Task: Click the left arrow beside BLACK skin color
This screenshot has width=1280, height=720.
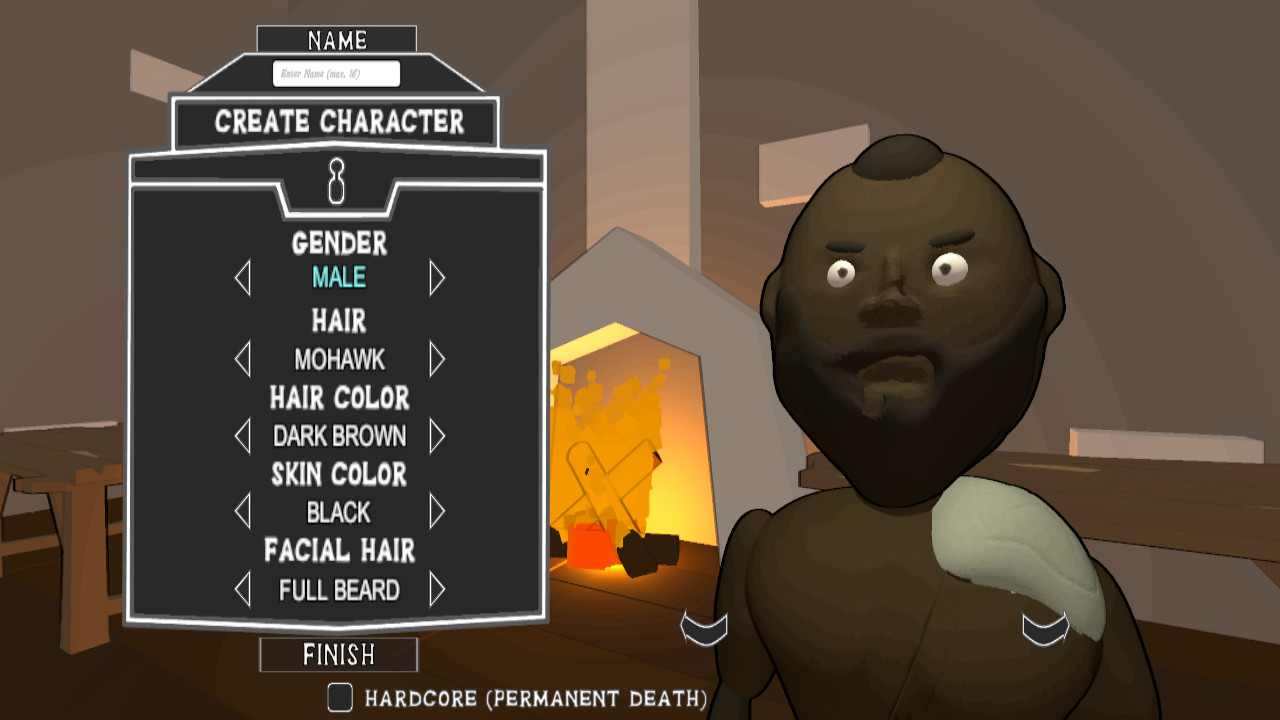Action: (240, 513)
